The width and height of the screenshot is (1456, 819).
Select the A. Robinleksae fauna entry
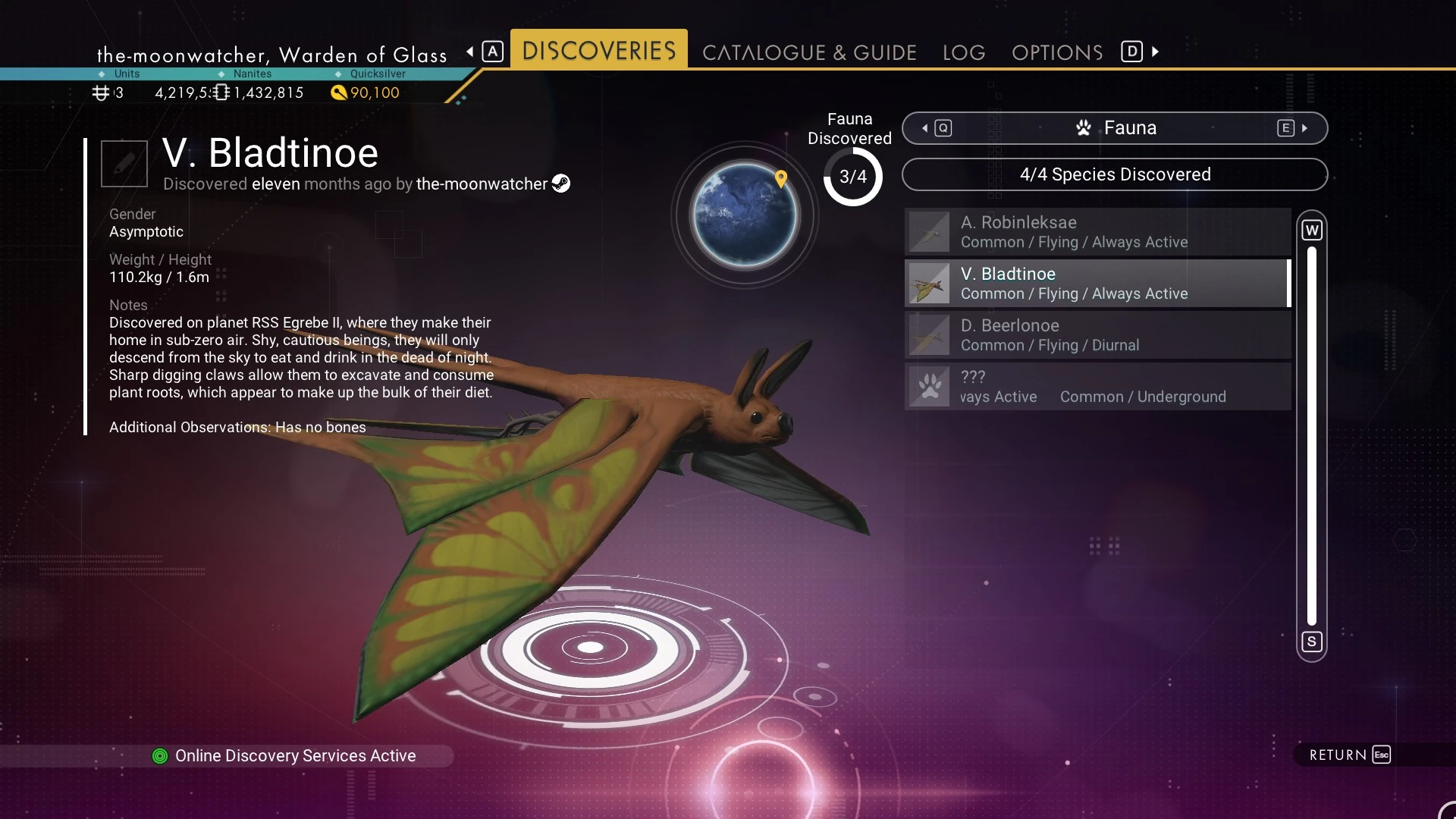(x=1097, y=232)
